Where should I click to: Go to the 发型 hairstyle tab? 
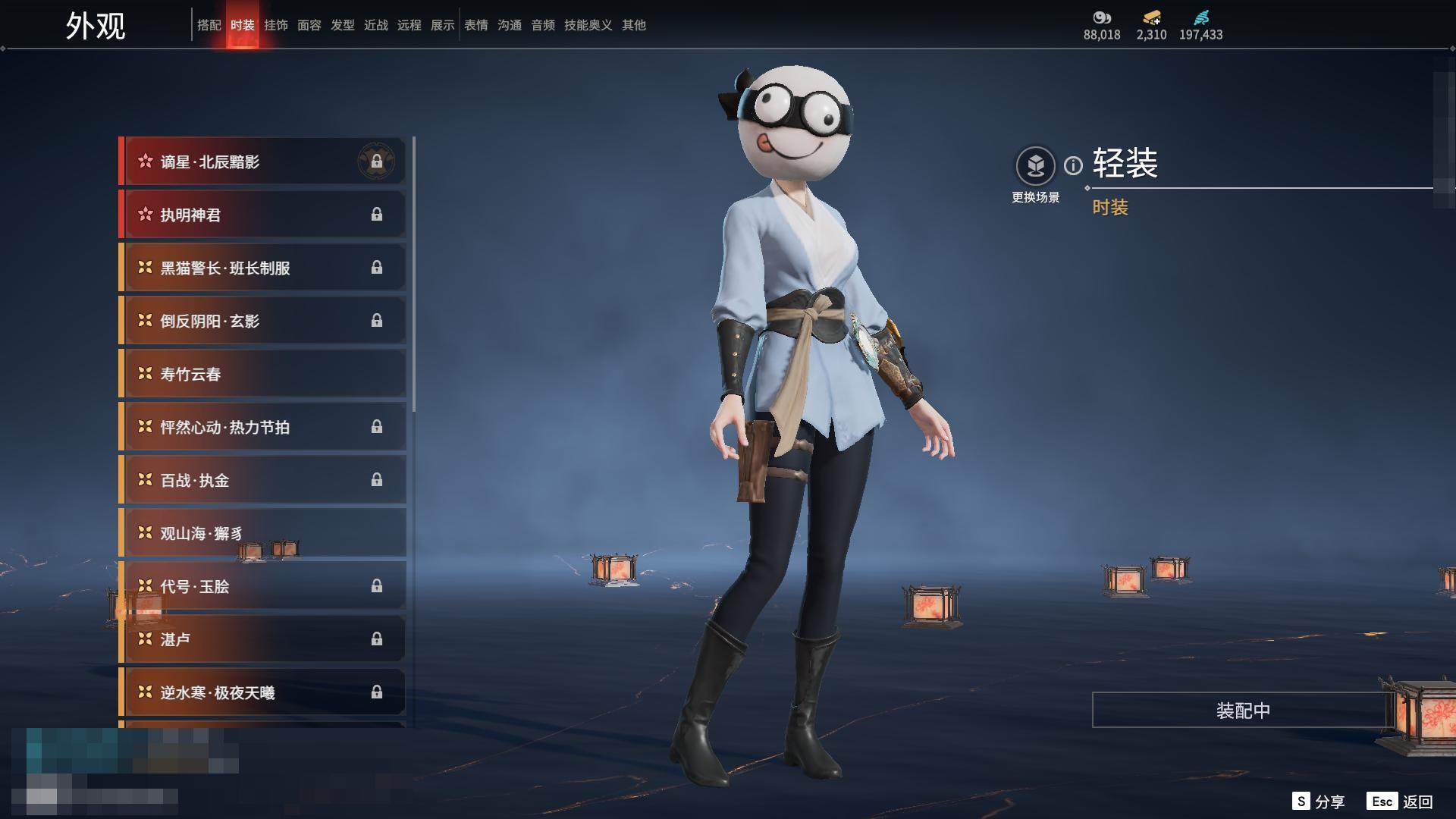343,25
